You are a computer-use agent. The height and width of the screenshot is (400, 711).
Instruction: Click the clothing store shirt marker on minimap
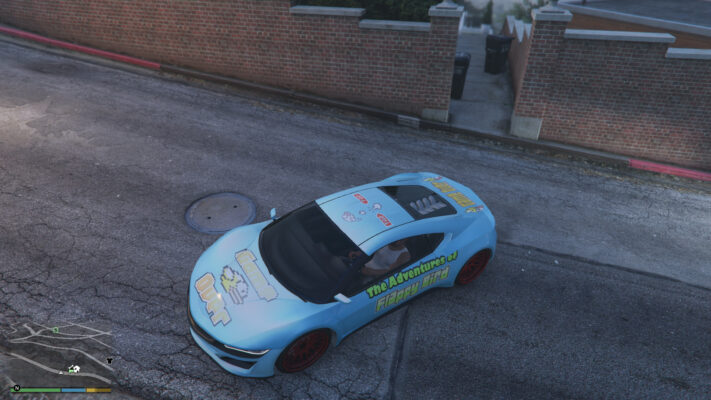click(109, 360)
